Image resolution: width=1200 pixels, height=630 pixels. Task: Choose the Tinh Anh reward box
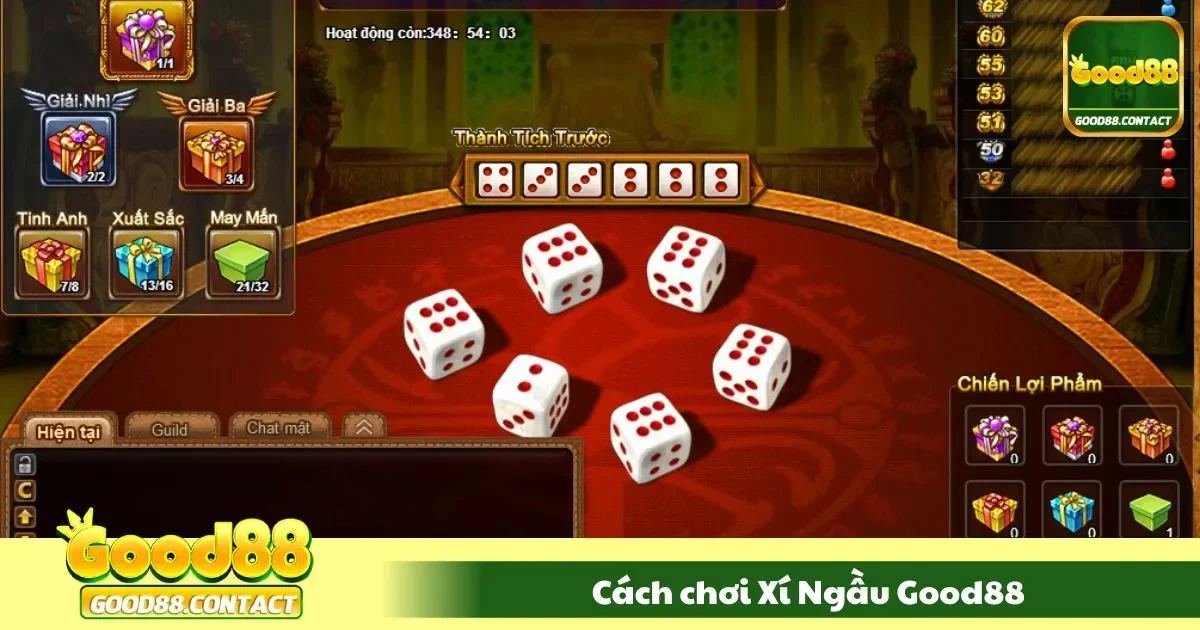coord(51,262)
